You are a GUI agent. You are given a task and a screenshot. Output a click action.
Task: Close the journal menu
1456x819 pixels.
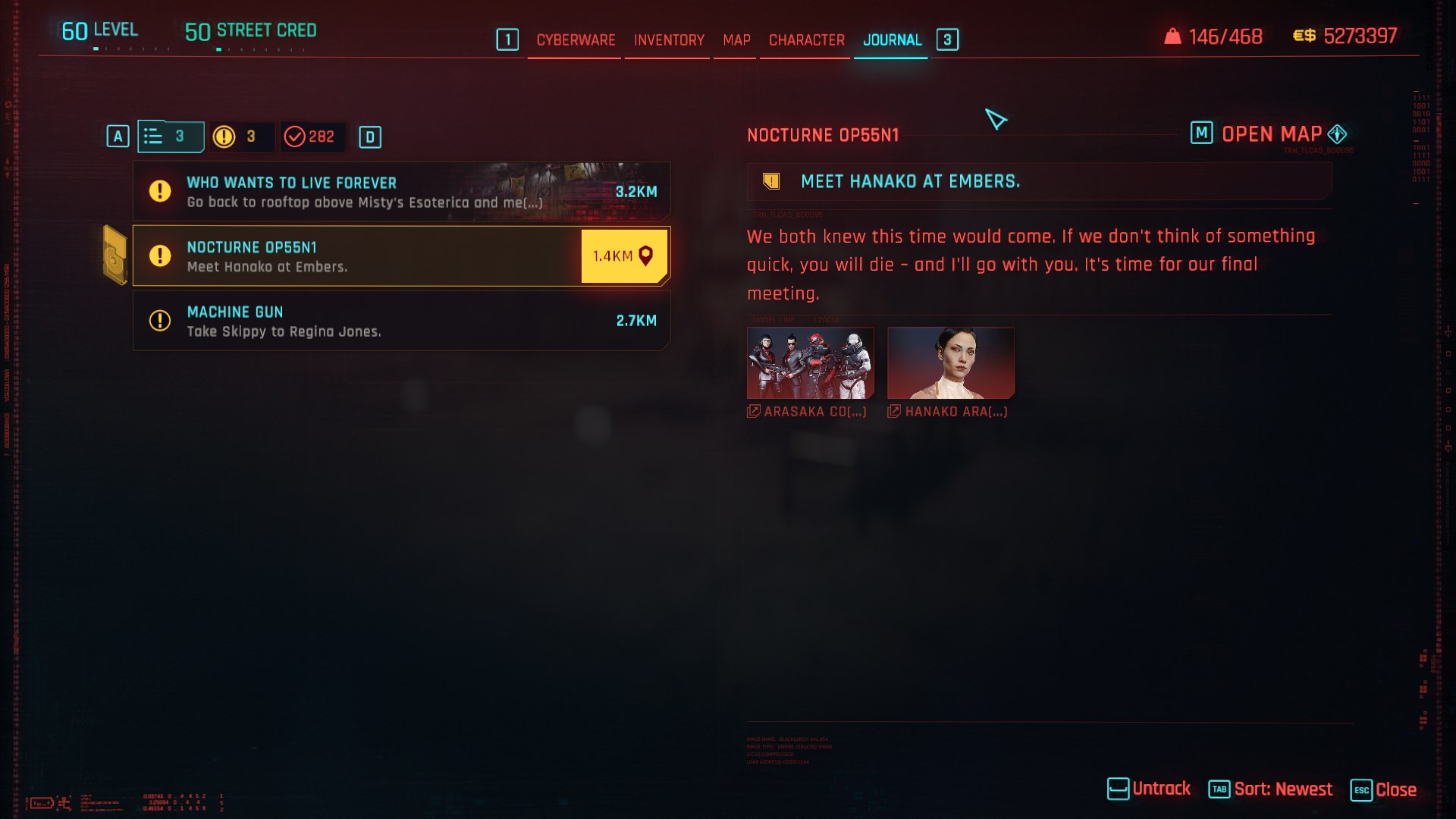pos(1384,789)
